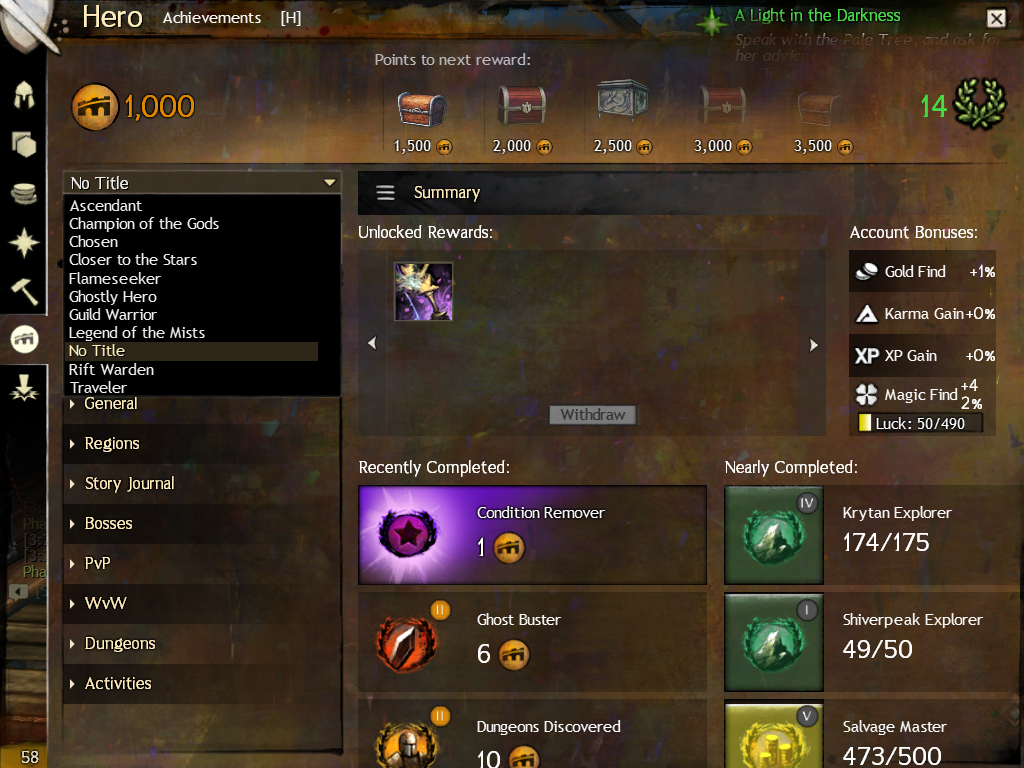Expand the Bosses category
This screenshot has height=768, width=1024.
[x=108, y=524]
